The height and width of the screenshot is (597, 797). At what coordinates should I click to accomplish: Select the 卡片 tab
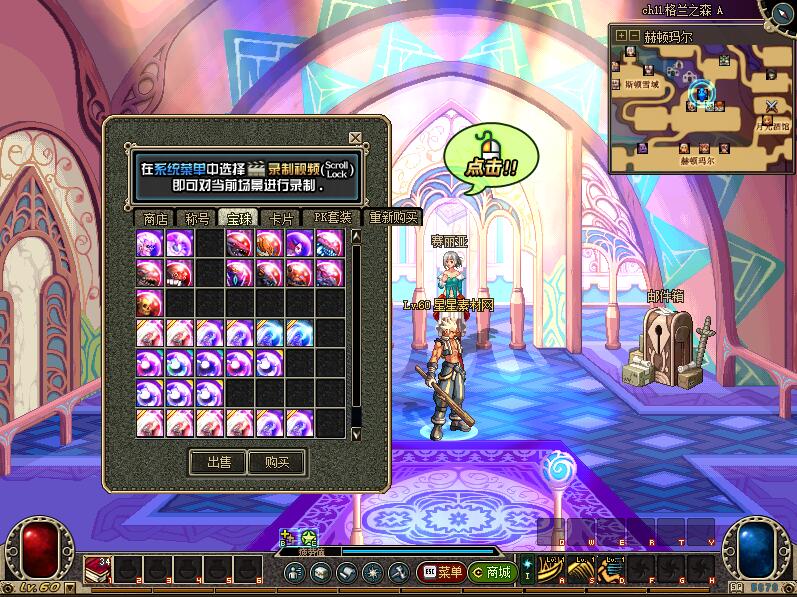coord(282,218)
